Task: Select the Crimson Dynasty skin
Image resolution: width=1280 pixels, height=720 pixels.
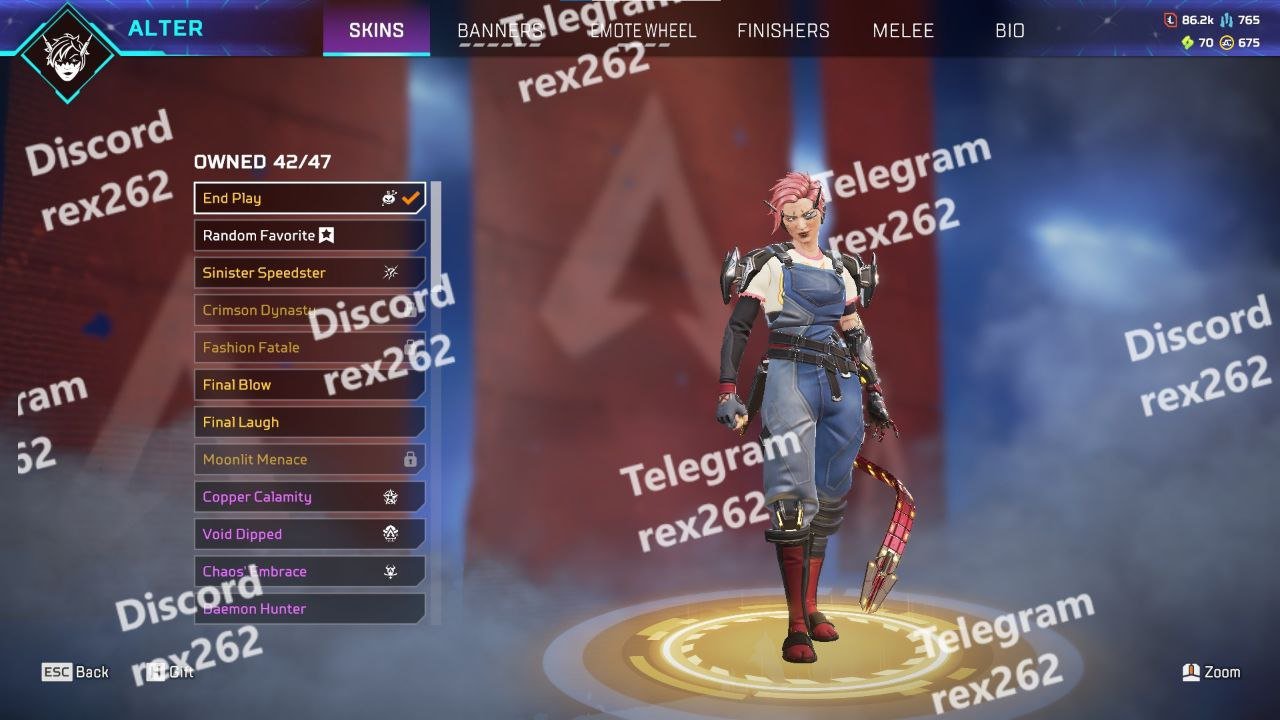Action: coord(309,310)
